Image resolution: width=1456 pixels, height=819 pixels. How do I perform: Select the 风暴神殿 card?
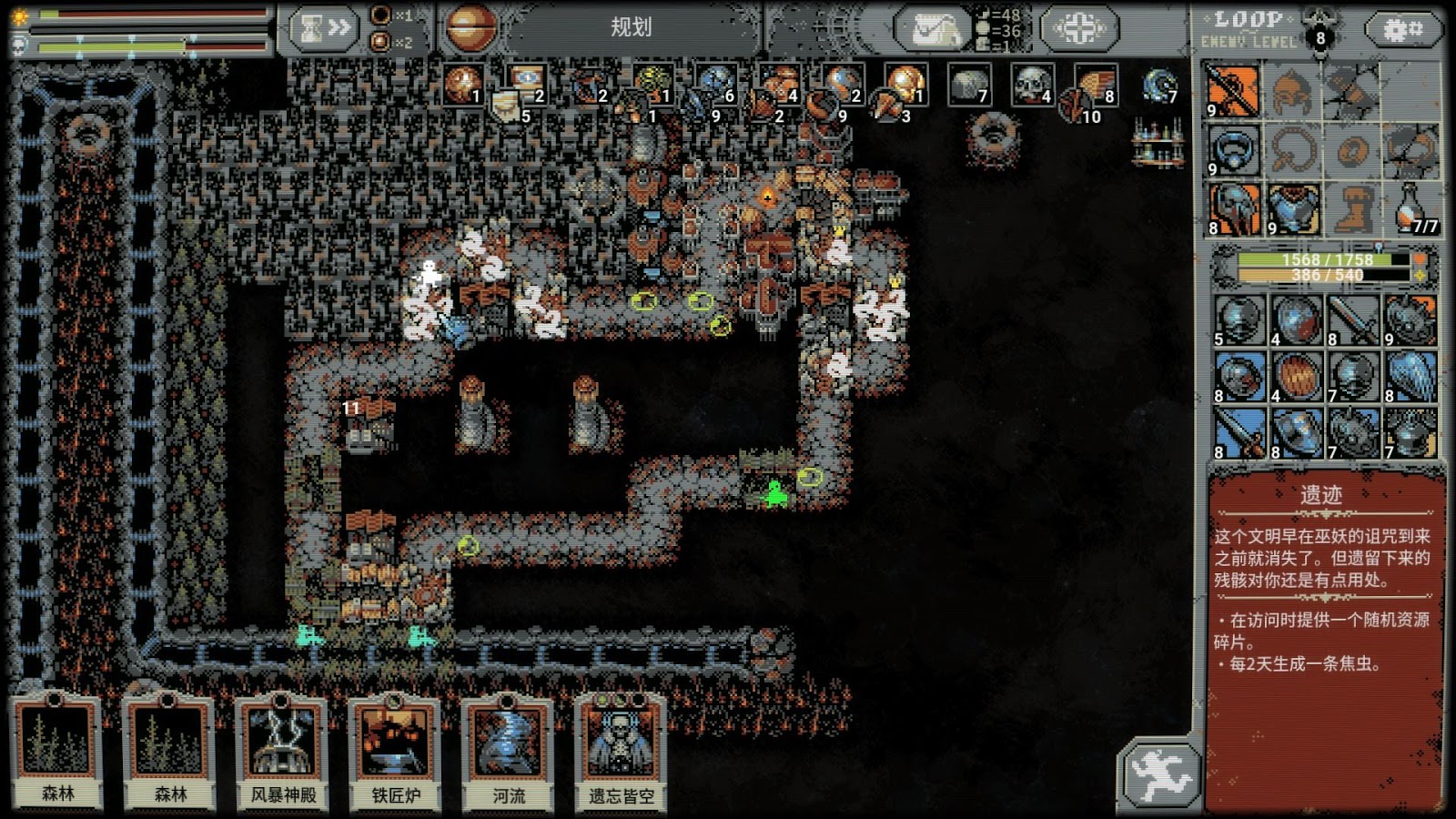point(283,752)
